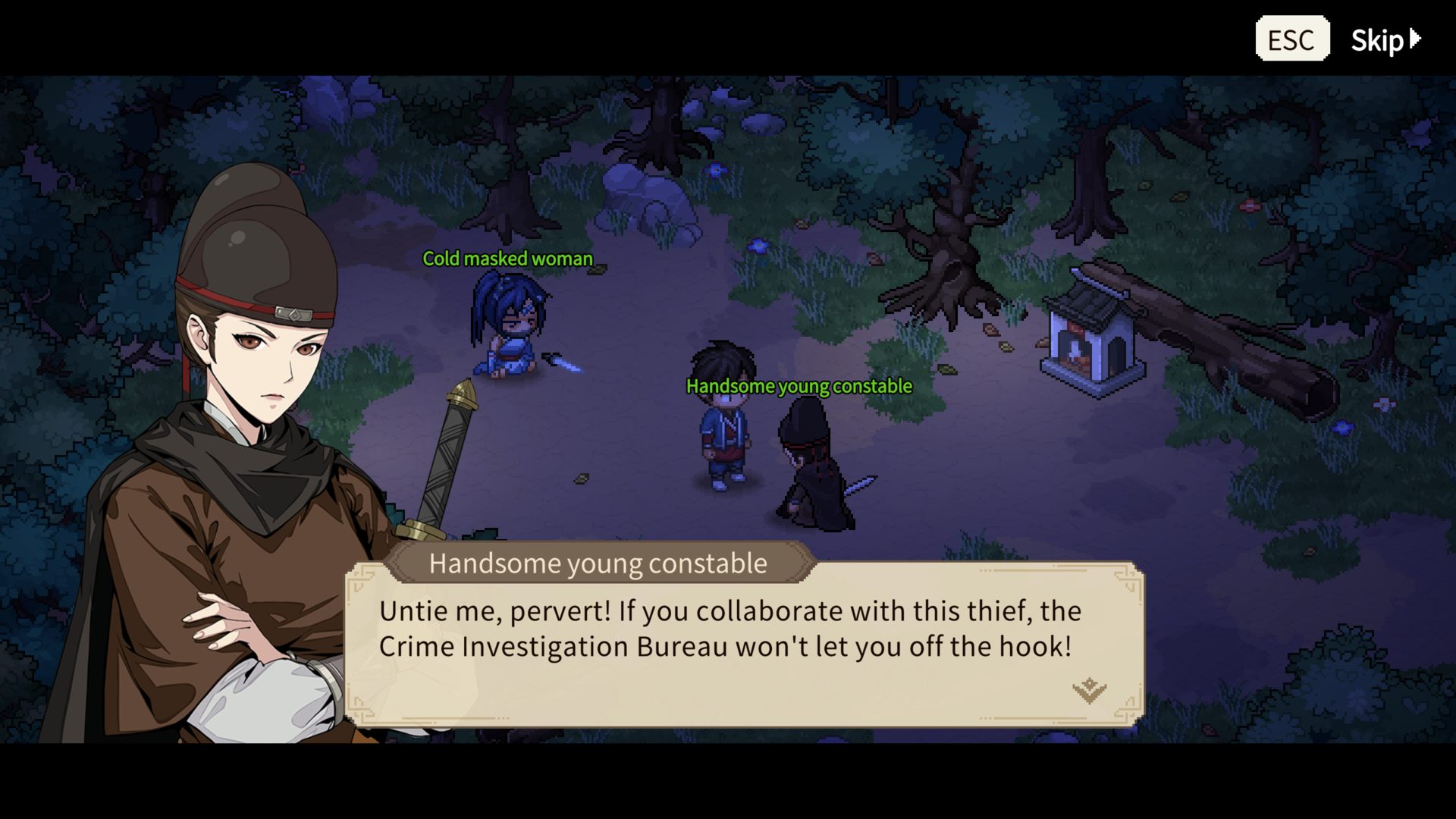The width and height of the screenshot is (1456, 819).
Task: Advance dialogue with the down-arrow indicator
Action: 1089,689
